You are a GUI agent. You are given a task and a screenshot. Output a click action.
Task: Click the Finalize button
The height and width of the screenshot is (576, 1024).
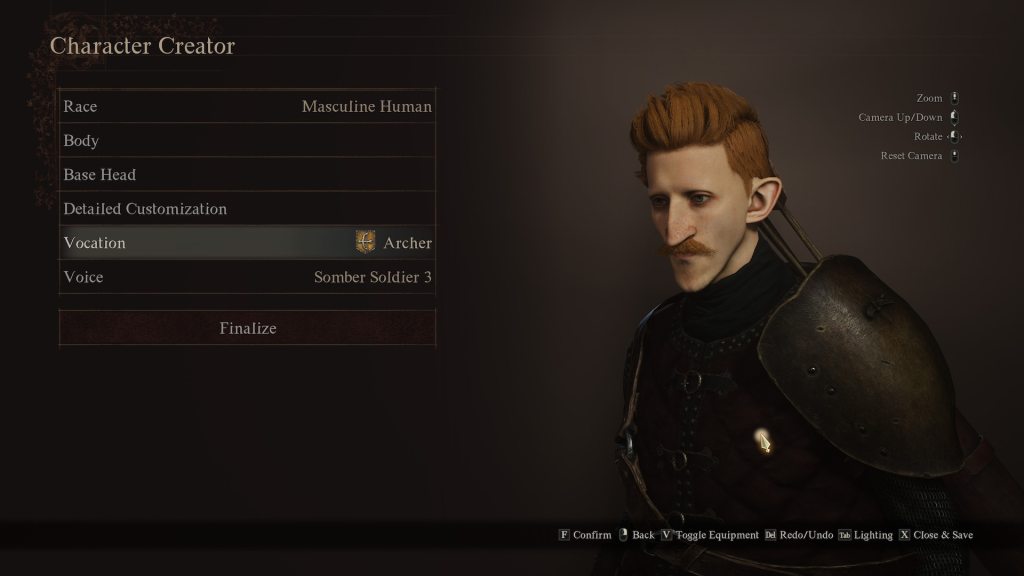click(247, 328)
